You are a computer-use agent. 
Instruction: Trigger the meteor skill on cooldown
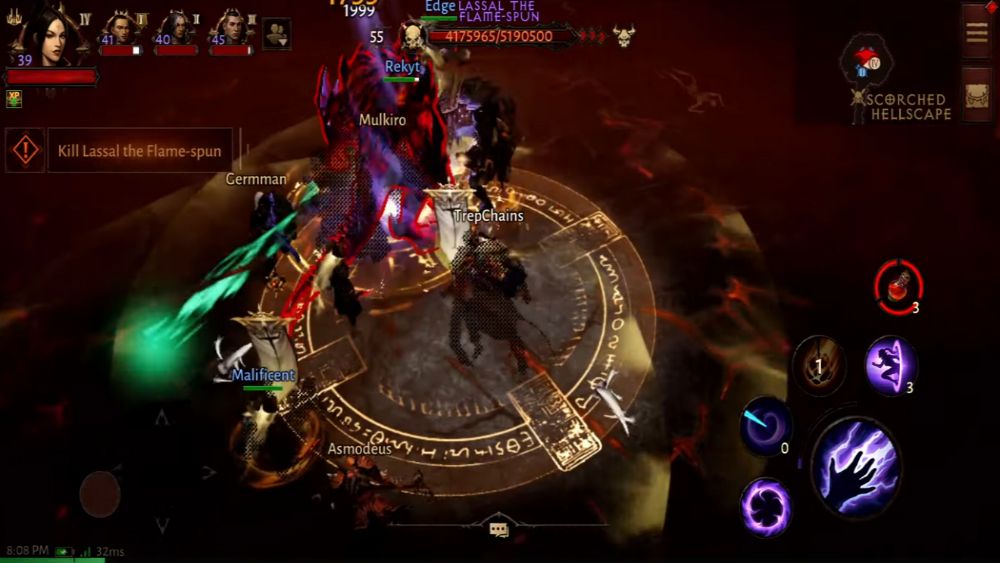click(x=819, y=366)
